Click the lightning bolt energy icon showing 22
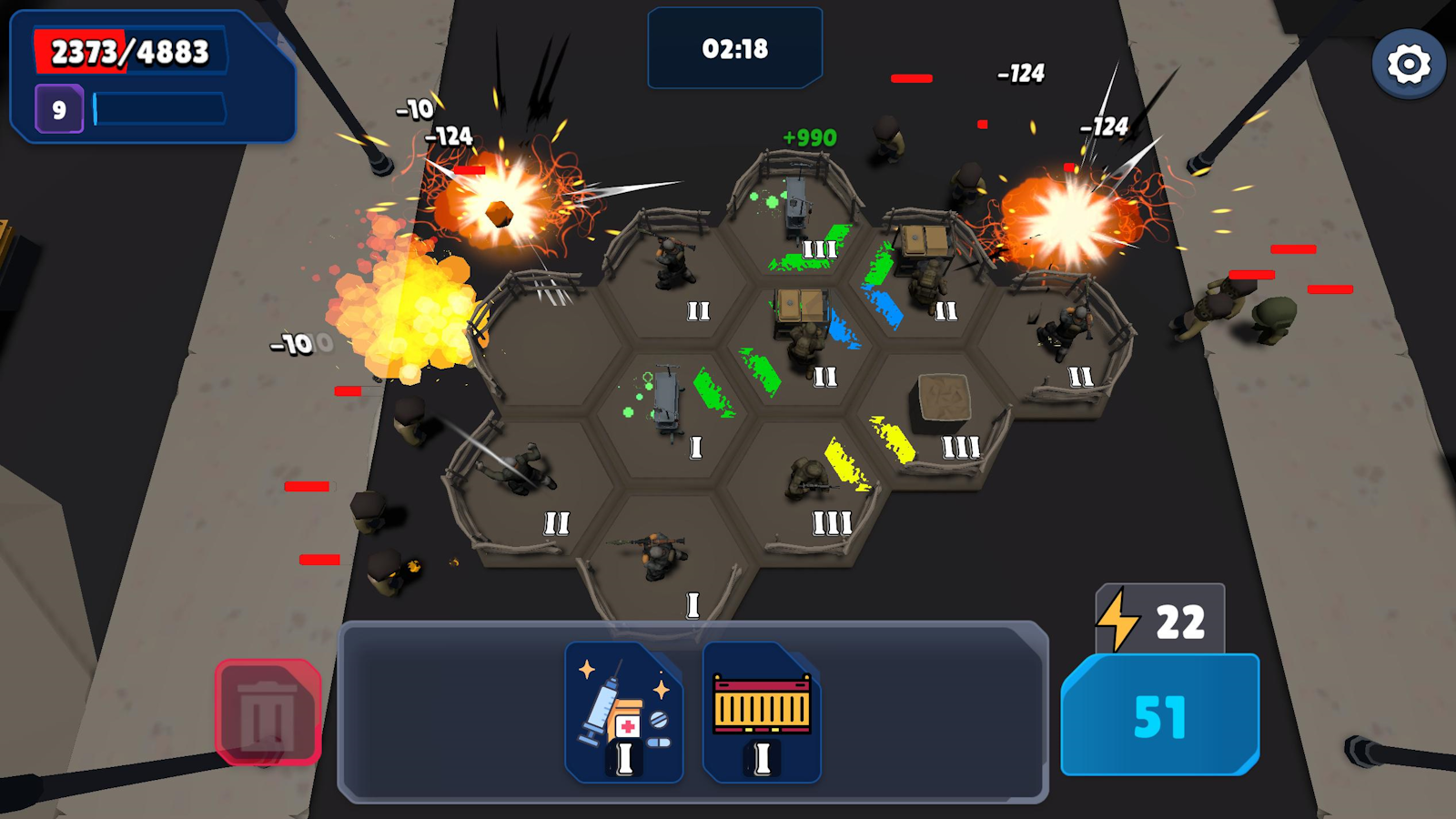Screen dimensions: 1456x819 pos(1125,621)
